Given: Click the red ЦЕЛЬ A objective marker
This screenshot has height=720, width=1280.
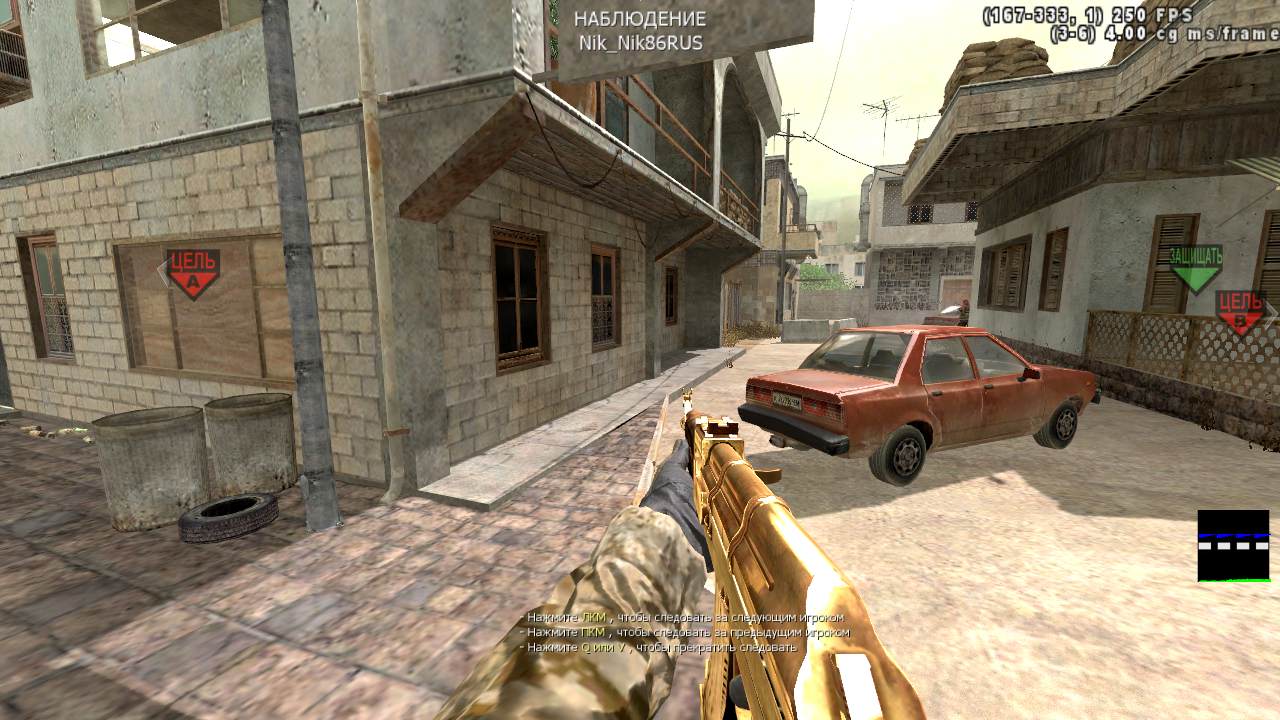Looking at the screenshot, I should [x=193, y=273].
